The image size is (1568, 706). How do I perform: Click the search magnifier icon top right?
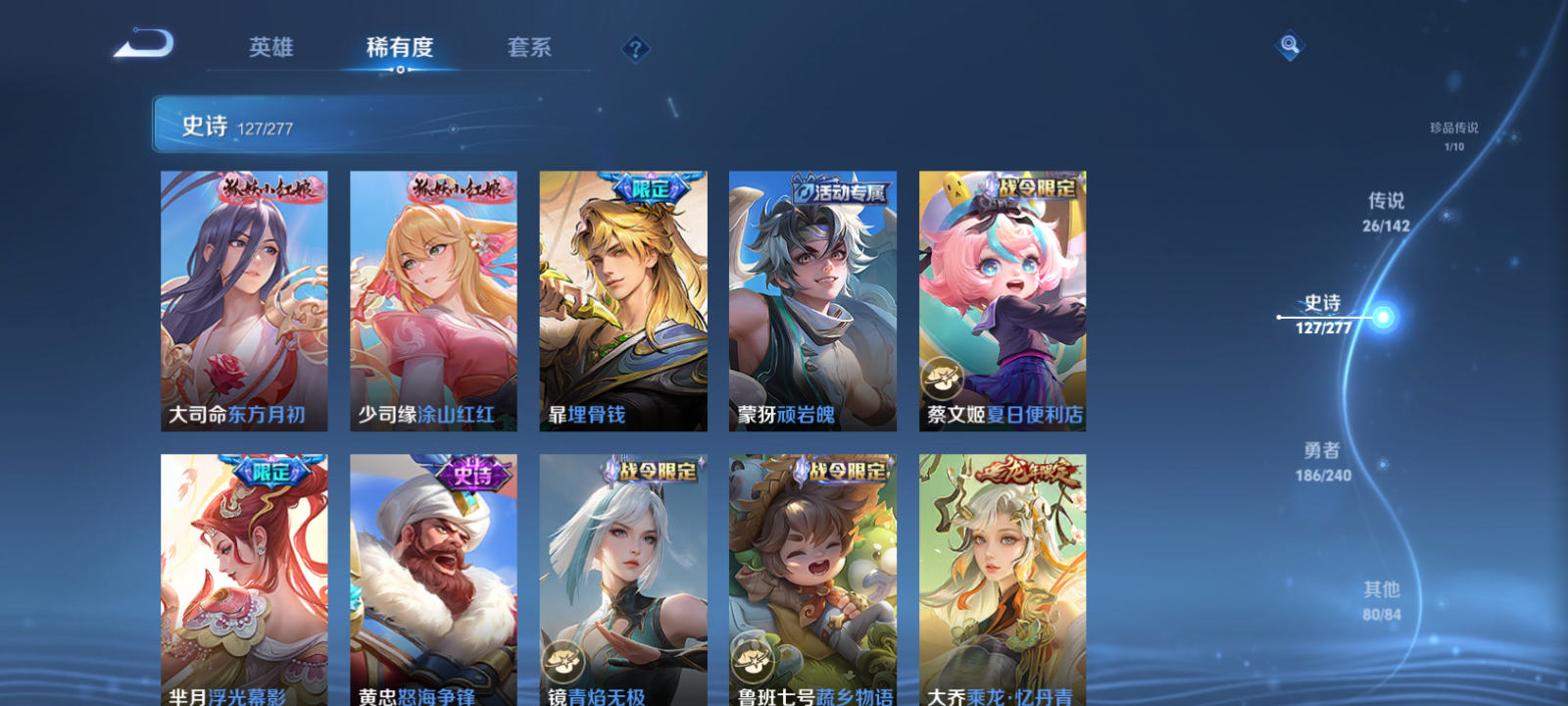[x=1289, y=43]
